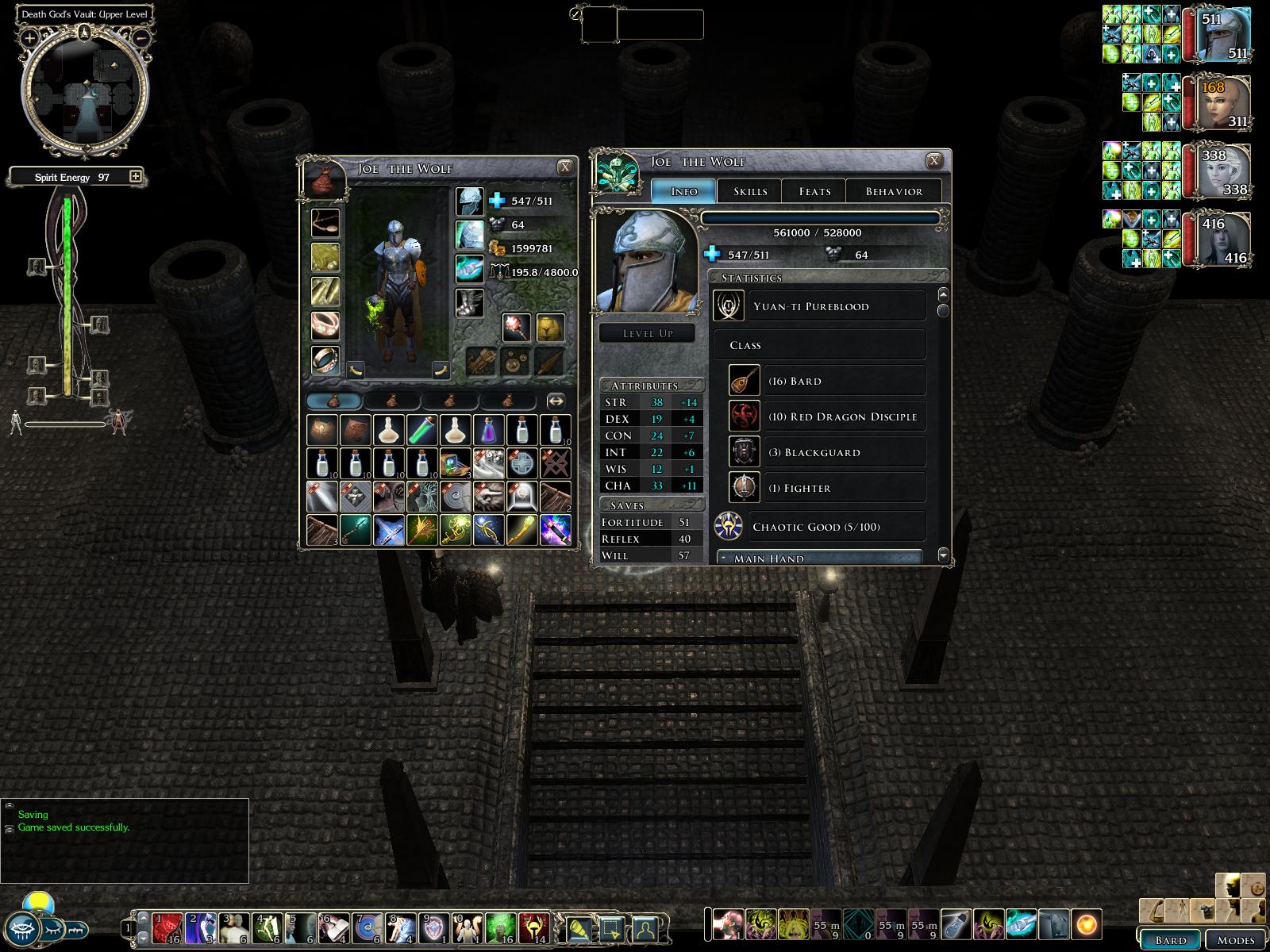Image resolution: width=1270 pixels, height=952 pixels.
Task: Close the character sheet window
Action: [934, 160]
